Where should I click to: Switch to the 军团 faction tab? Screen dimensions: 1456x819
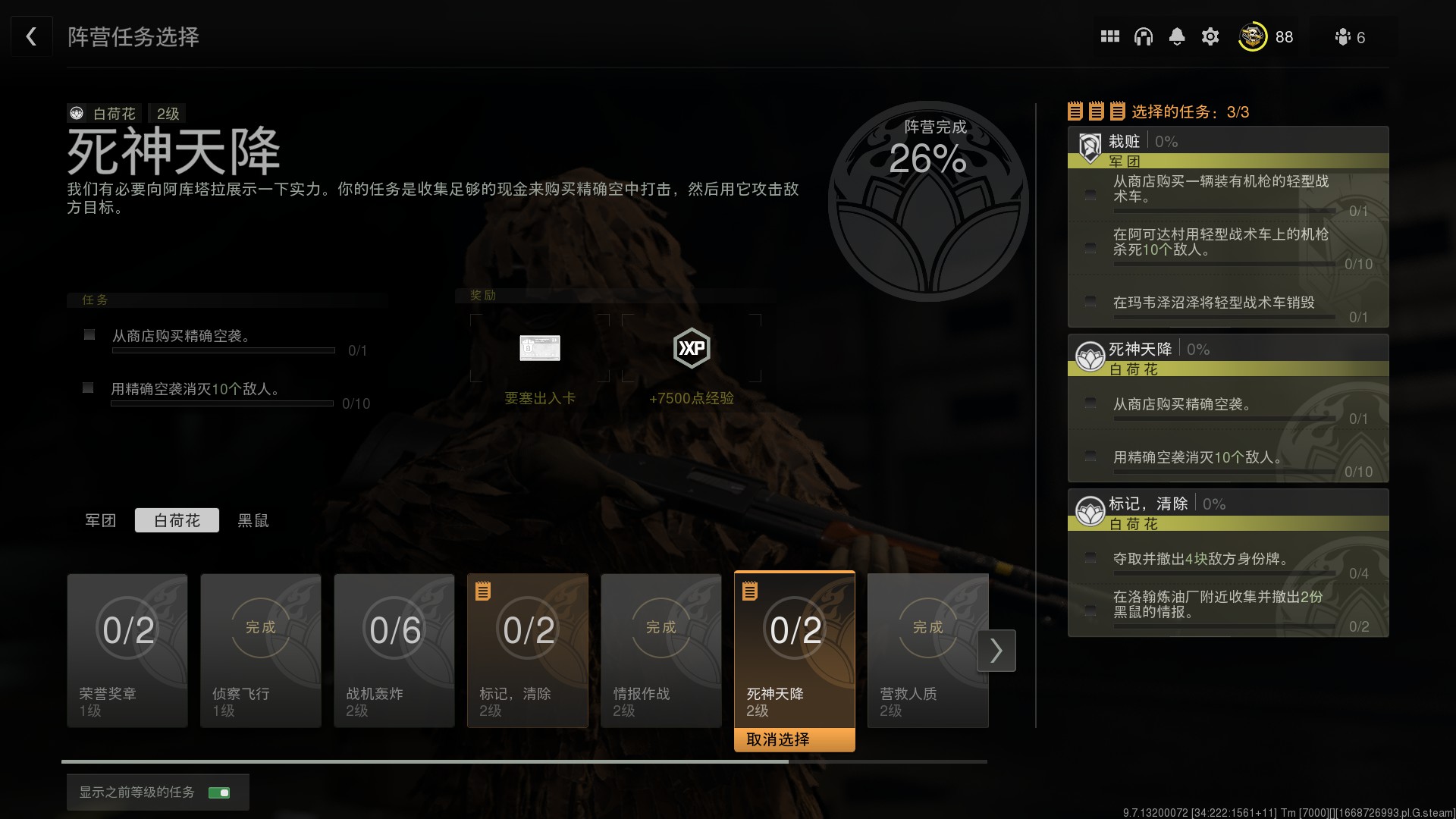click(x=100, y=520)
